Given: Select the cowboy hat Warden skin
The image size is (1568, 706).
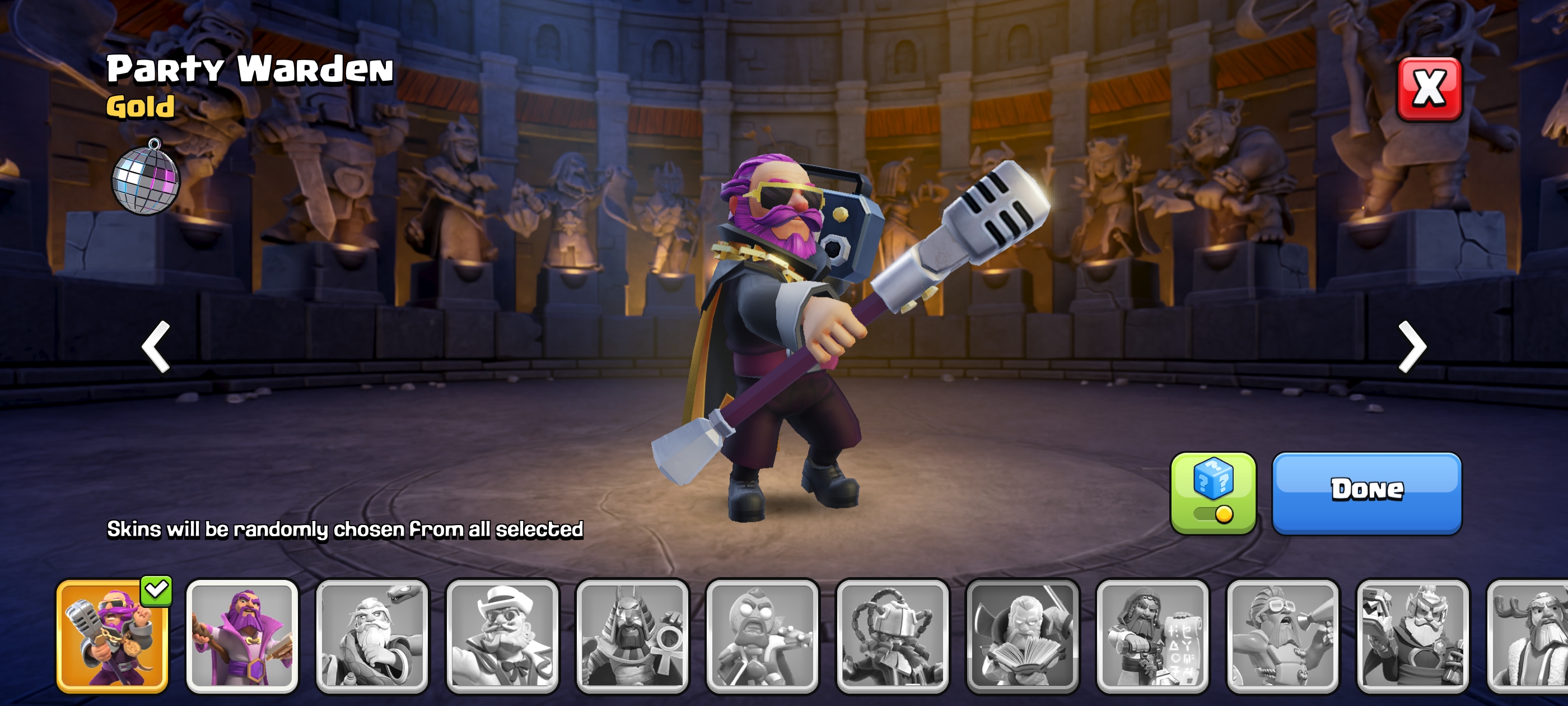Looking at the screenshot, I should click(502, 636).
